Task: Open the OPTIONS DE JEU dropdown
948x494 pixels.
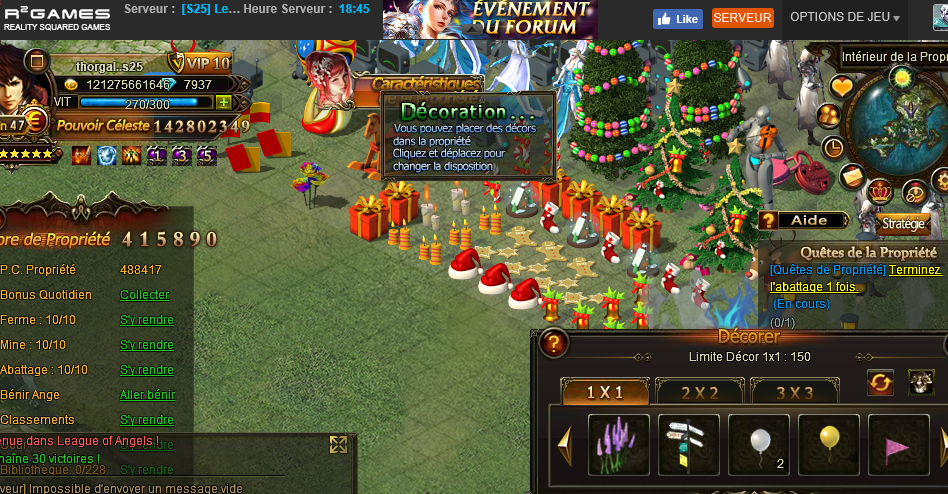Action: [x=845, y=18]
